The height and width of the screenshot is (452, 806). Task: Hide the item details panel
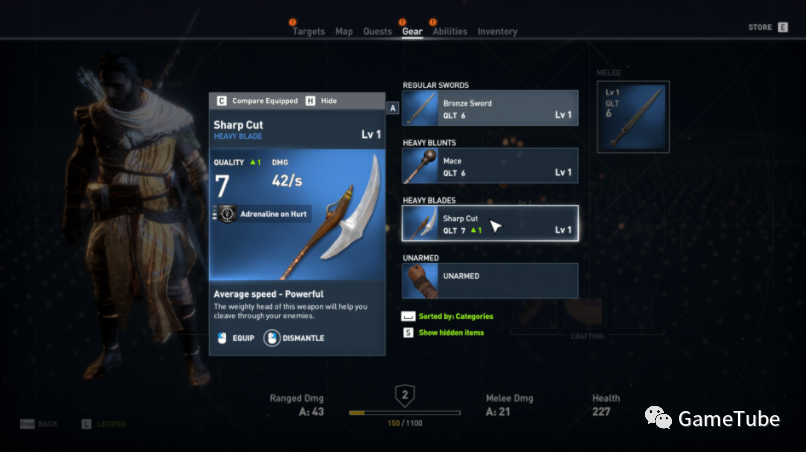tap(323, 101)
